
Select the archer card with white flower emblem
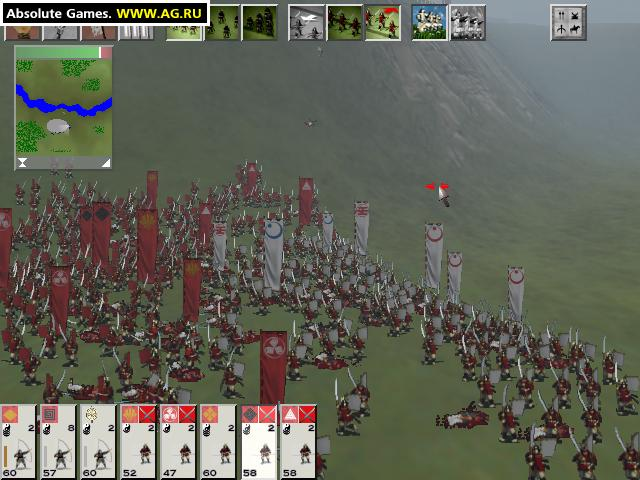coord(99,441)
